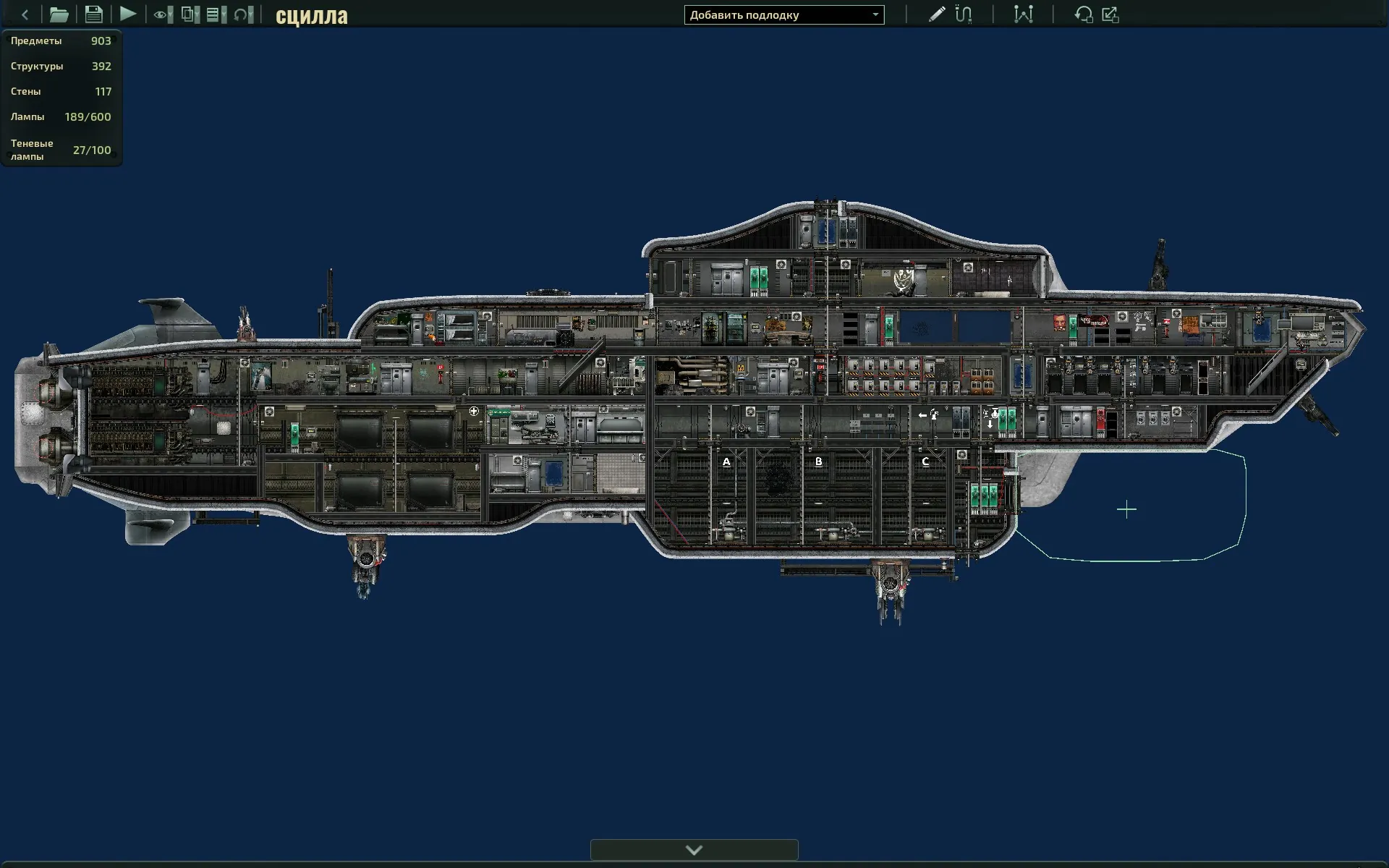Go back with the left arrow button
This screenshot has width=1389, height=868.
(25, 14)
